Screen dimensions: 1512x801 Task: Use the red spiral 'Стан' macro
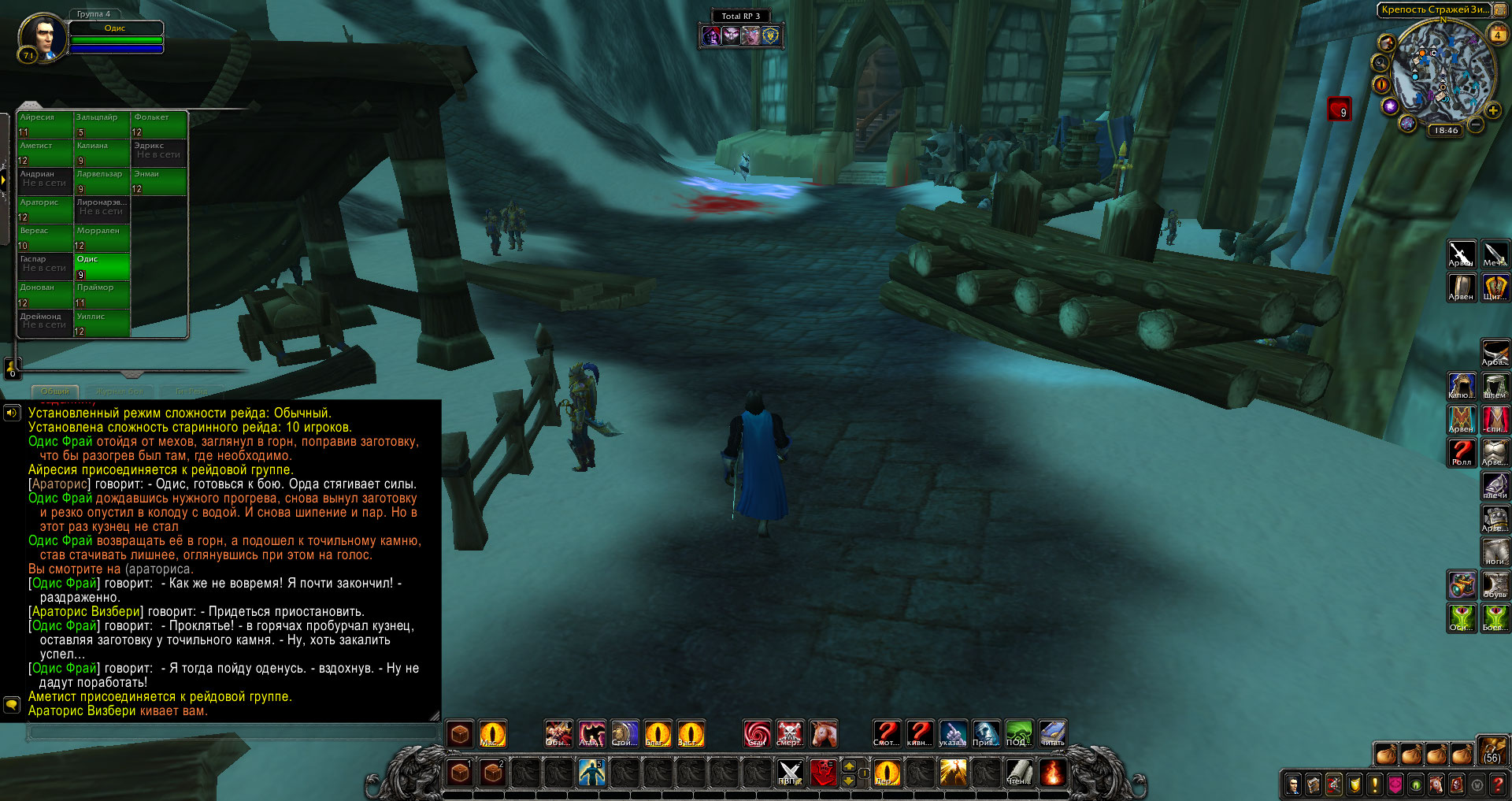[x=757, y=734]
